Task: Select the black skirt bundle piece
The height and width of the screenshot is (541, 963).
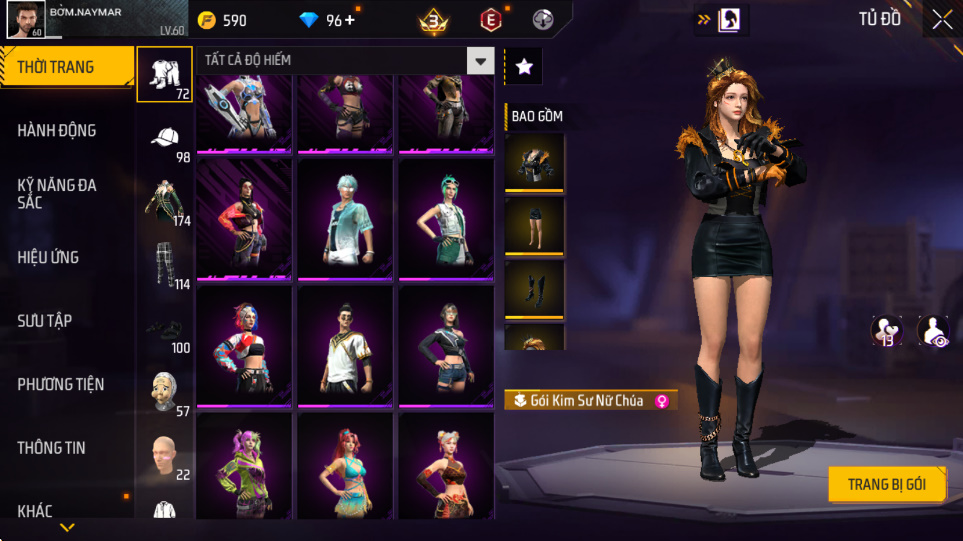Action: (535, 225)
